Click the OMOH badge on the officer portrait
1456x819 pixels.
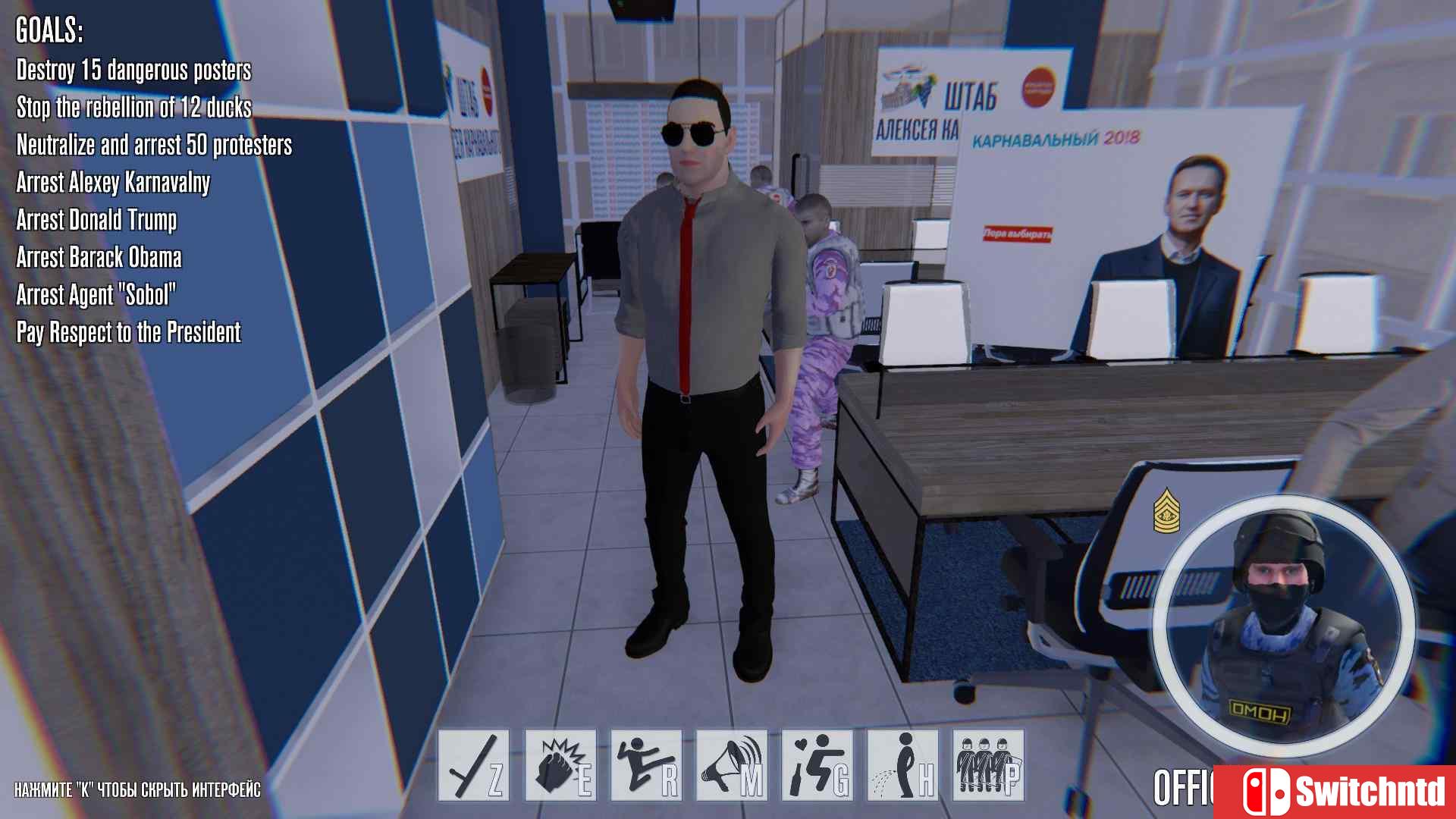[x=1260, y=711]
